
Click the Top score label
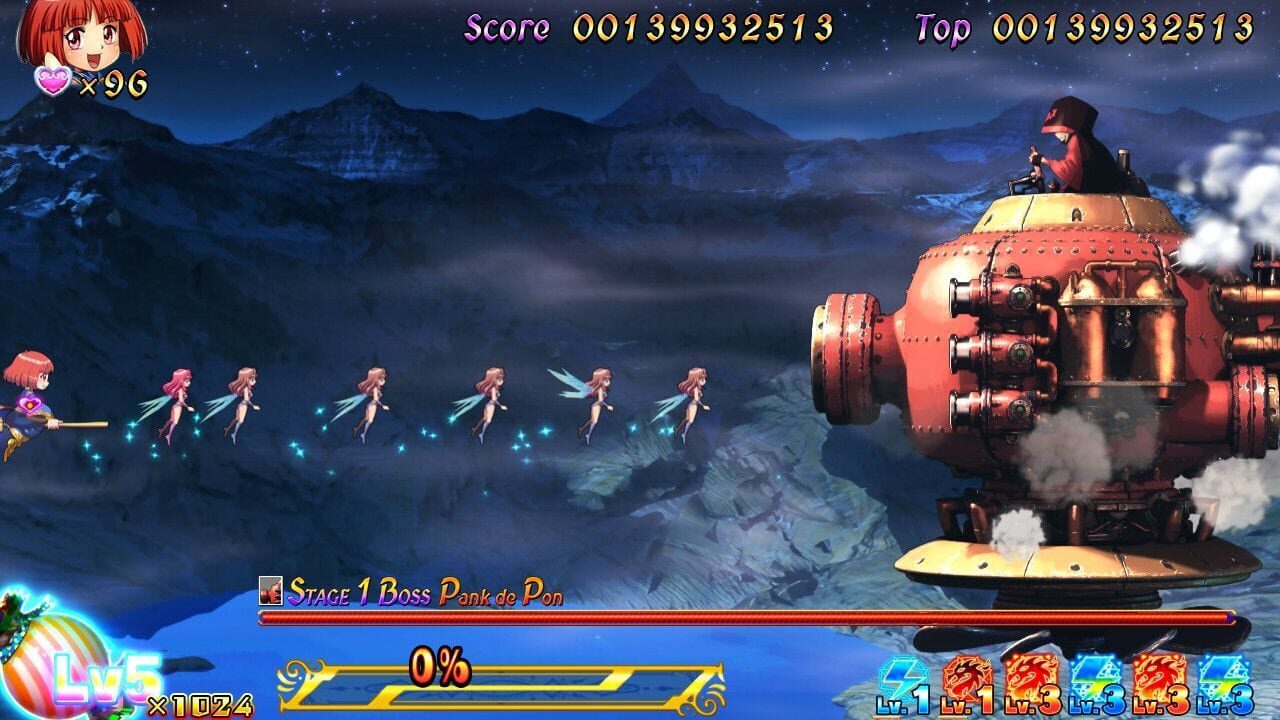[x=943, y=27]
